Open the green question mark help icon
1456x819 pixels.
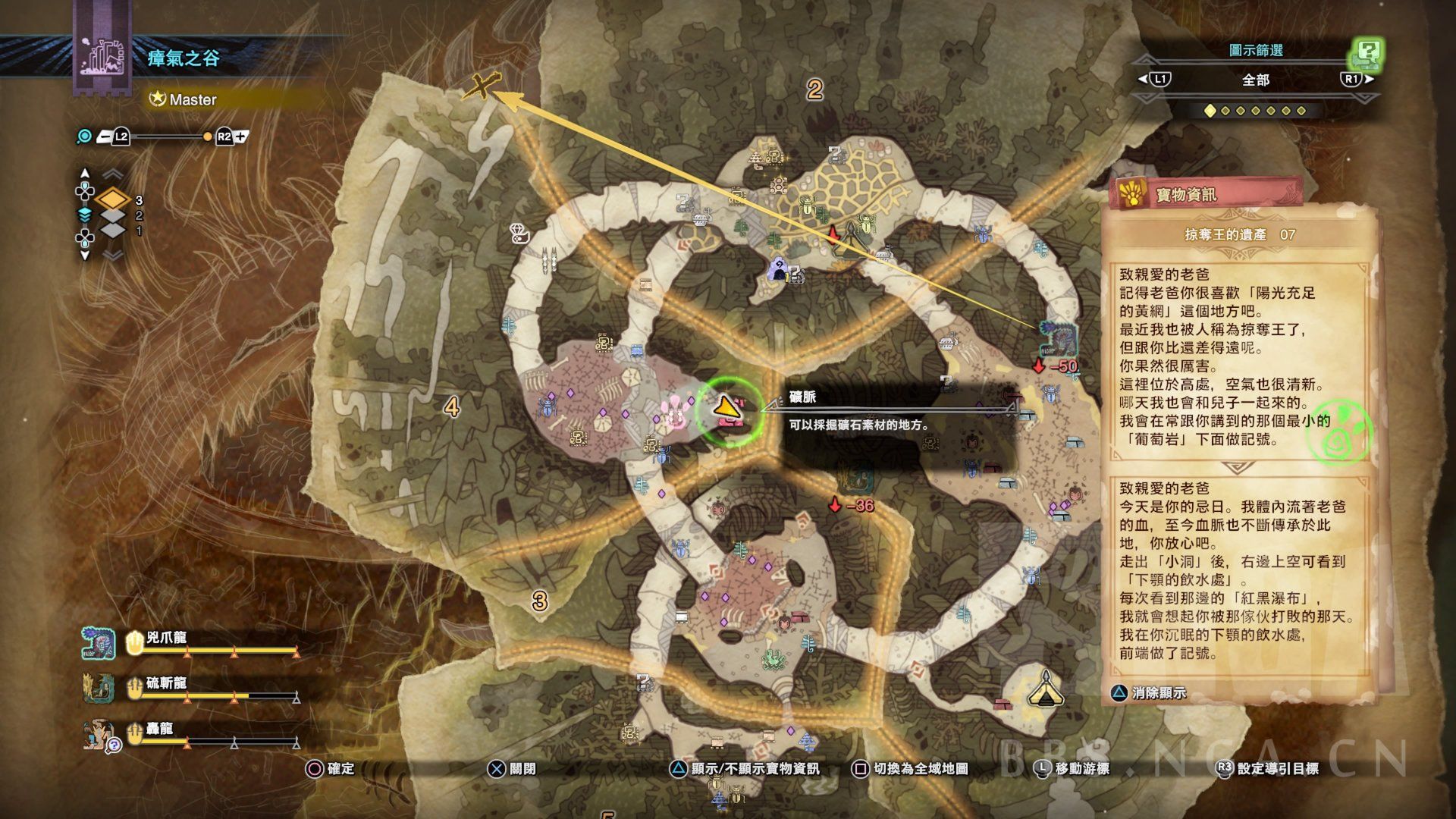[x=1367, y=53]
